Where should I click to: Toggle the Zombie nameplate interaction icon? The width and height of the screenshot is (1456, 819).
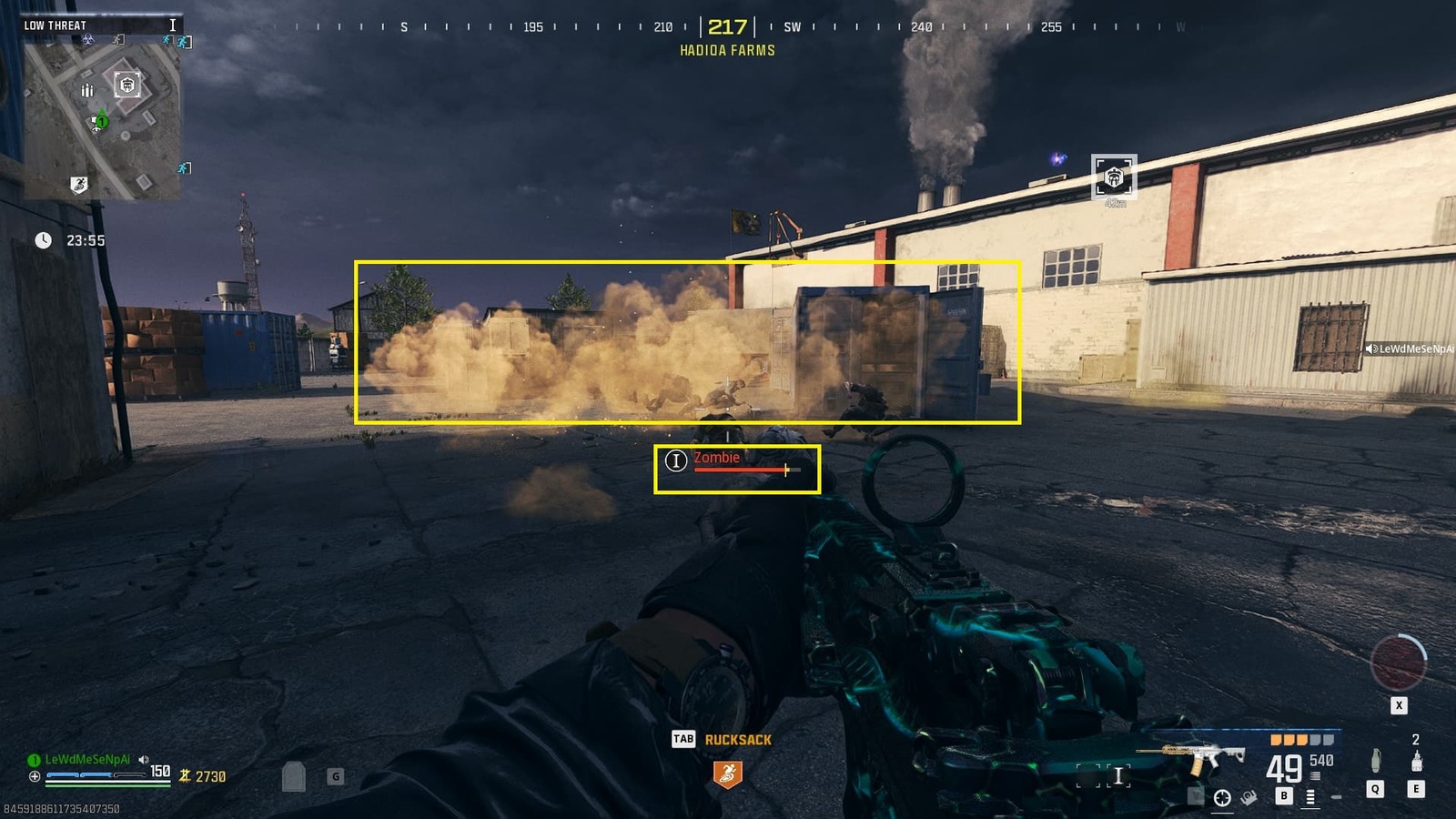pyautogui.click(x=676, y=462)
